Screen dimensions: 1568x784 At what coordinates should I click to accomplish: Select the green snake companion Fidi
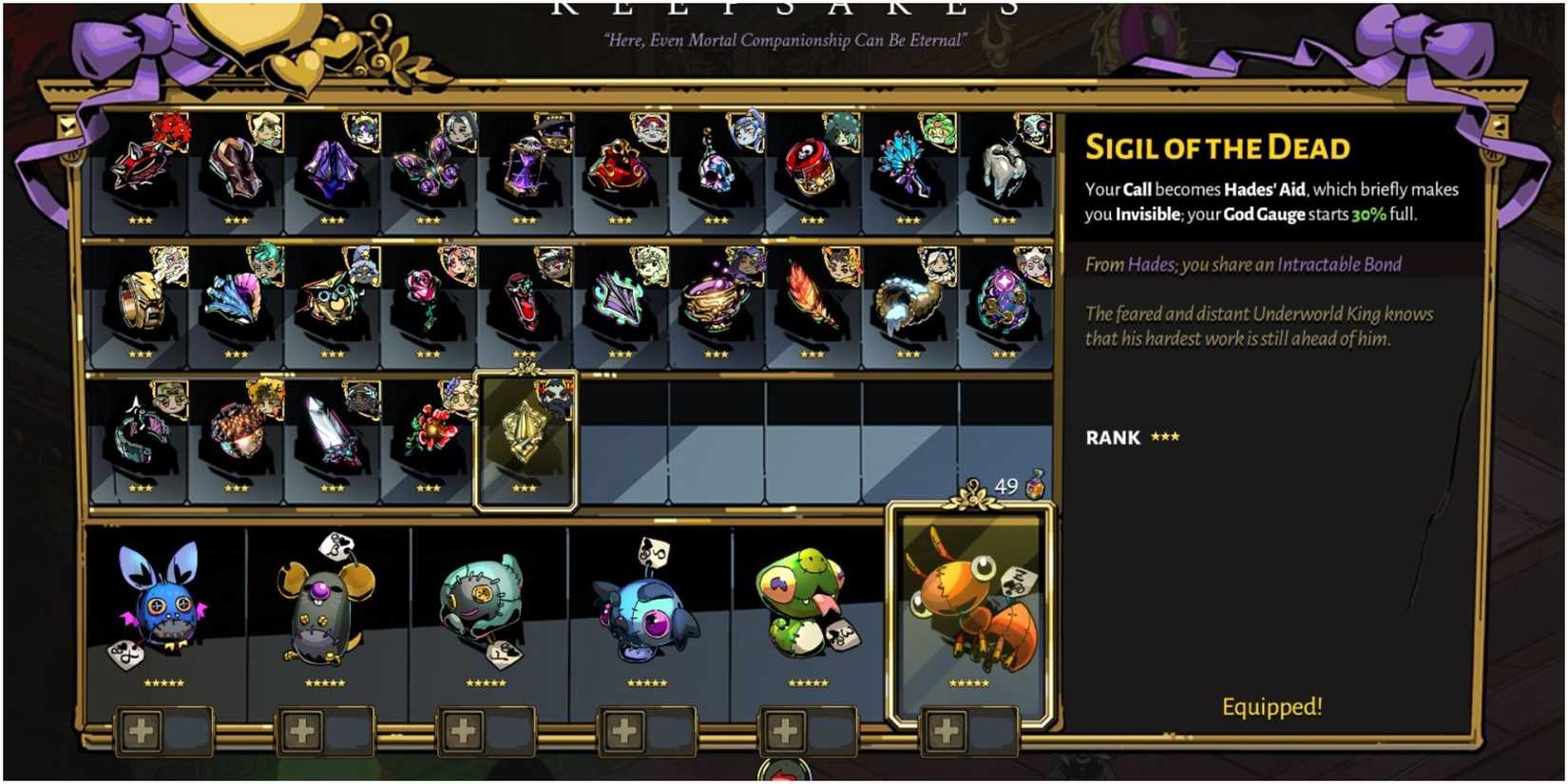point(803,608)
